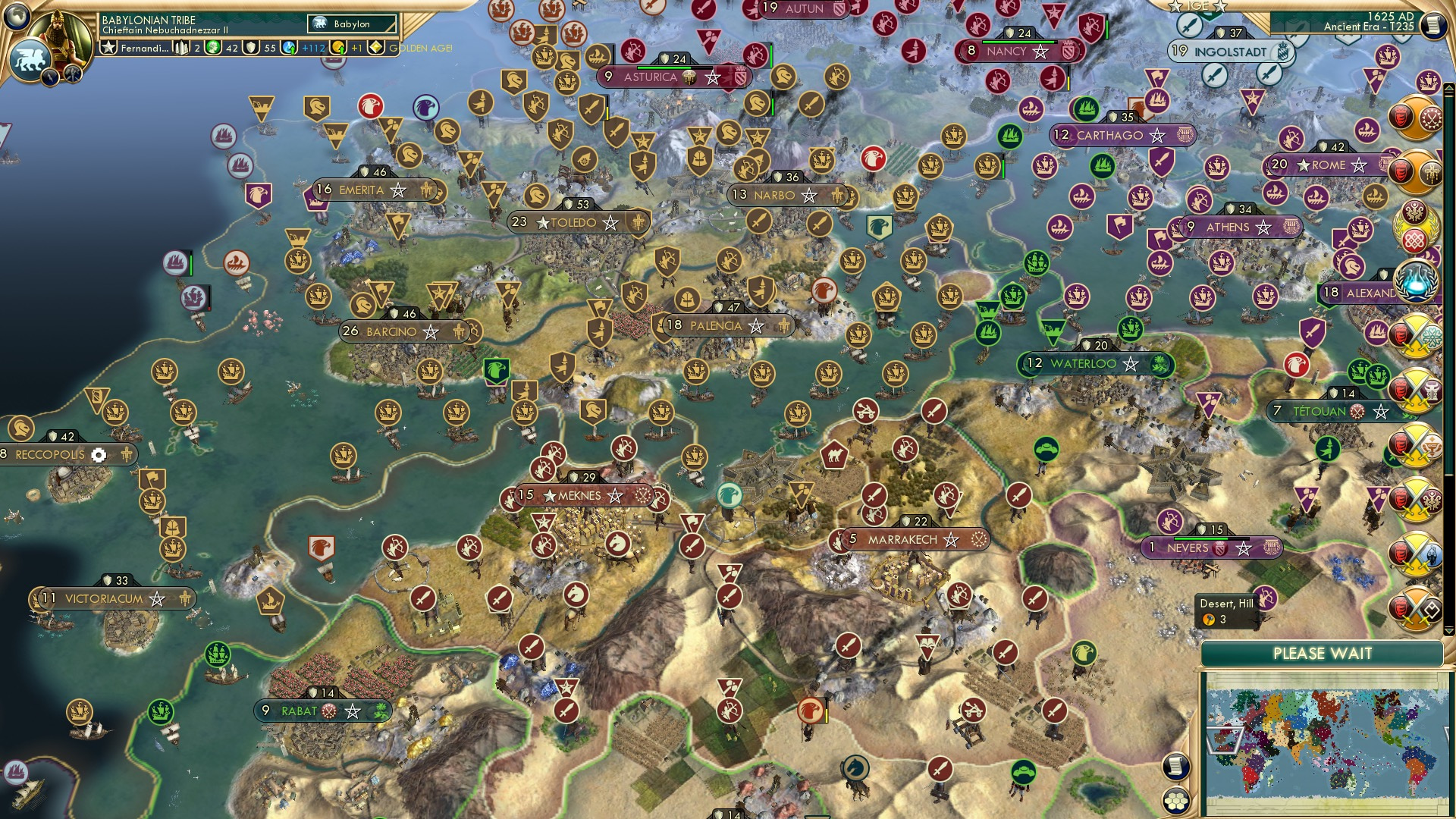Select the social policies star icon
Image resolution: width=1456 pixels, height=819 pixels.
pos(108,47)
